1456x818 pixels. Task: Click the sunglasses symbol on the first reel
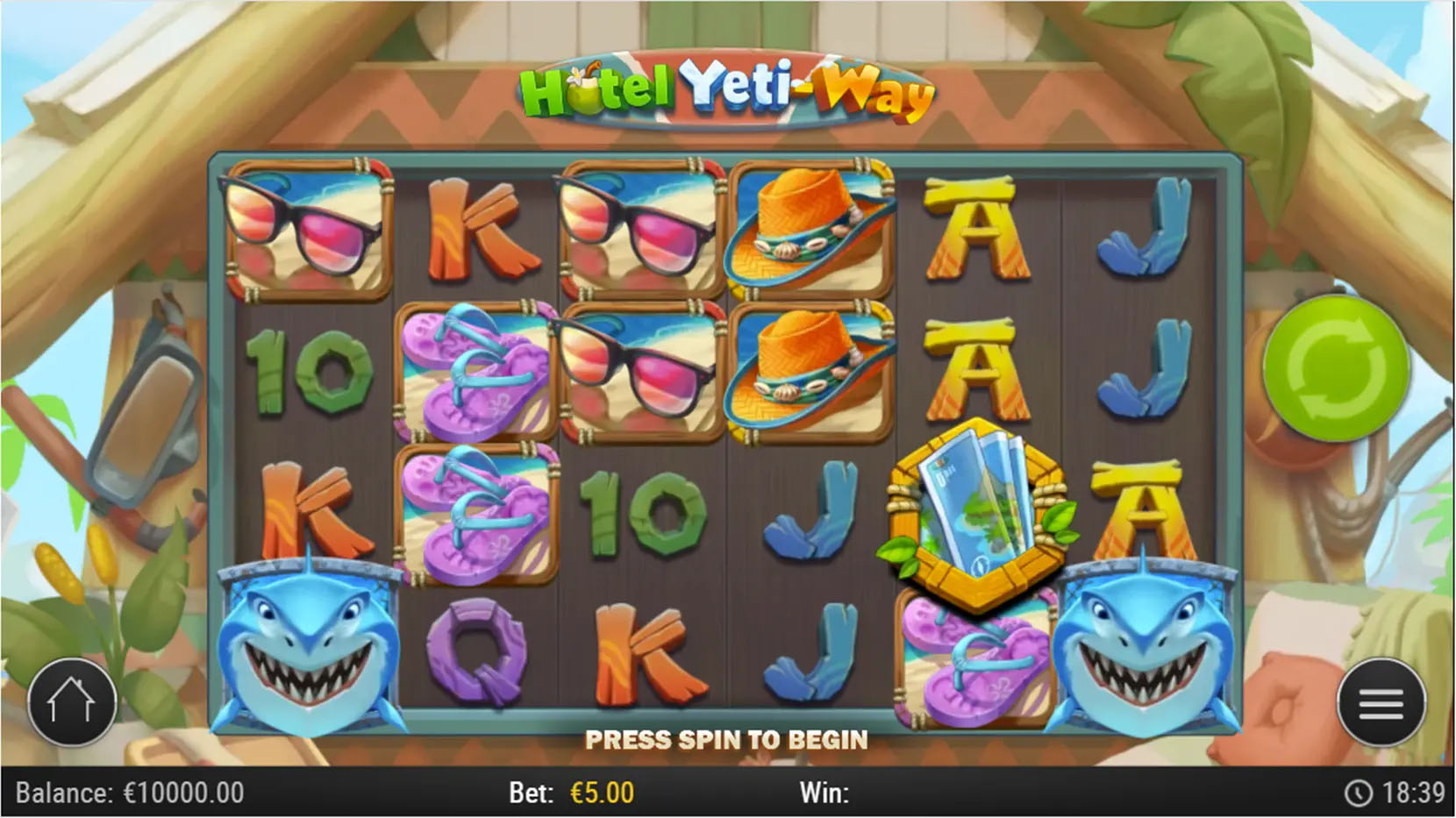[309, 226]
